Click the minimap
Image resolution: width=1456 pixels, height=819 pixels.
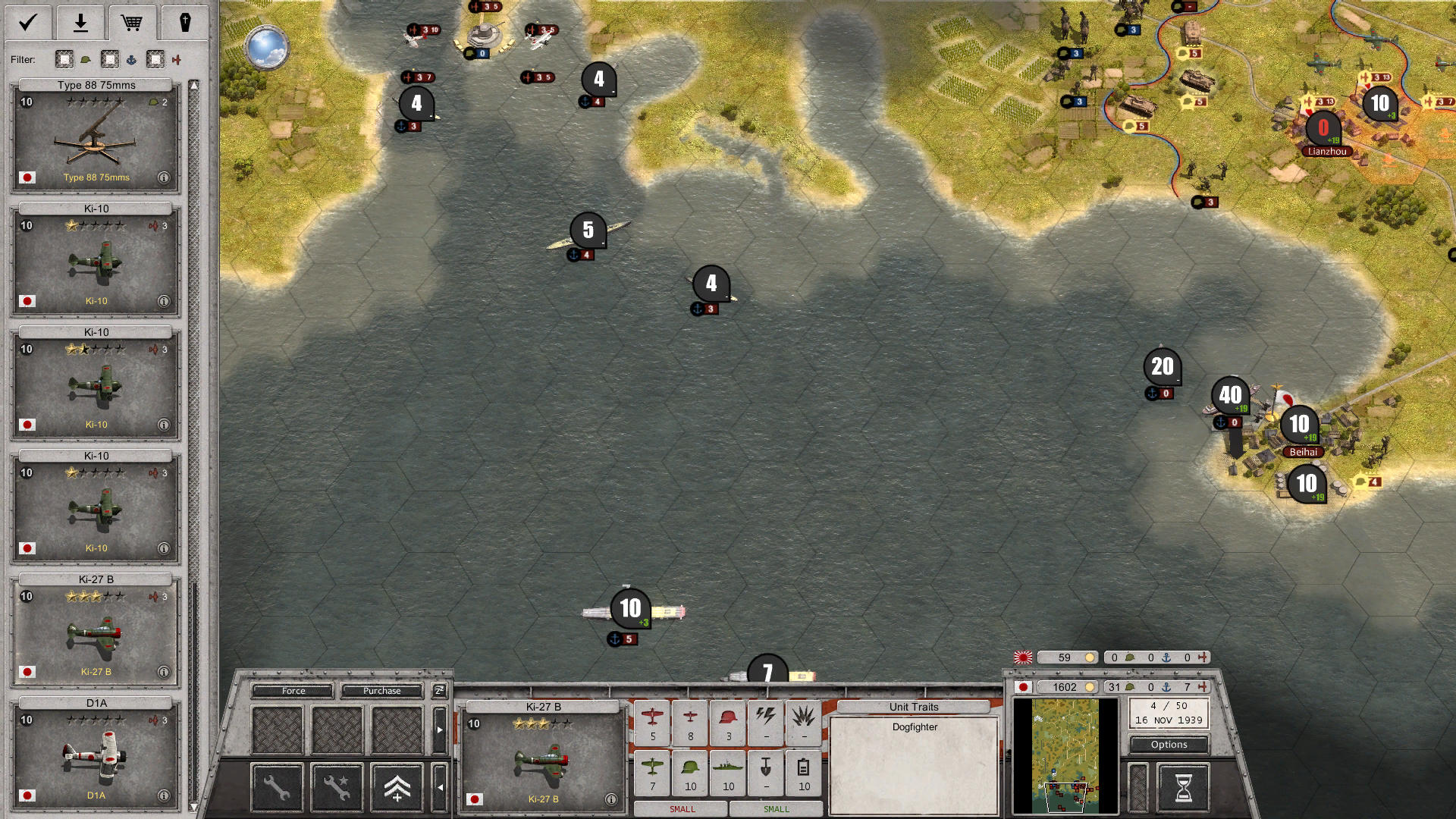click(1065, 755)
